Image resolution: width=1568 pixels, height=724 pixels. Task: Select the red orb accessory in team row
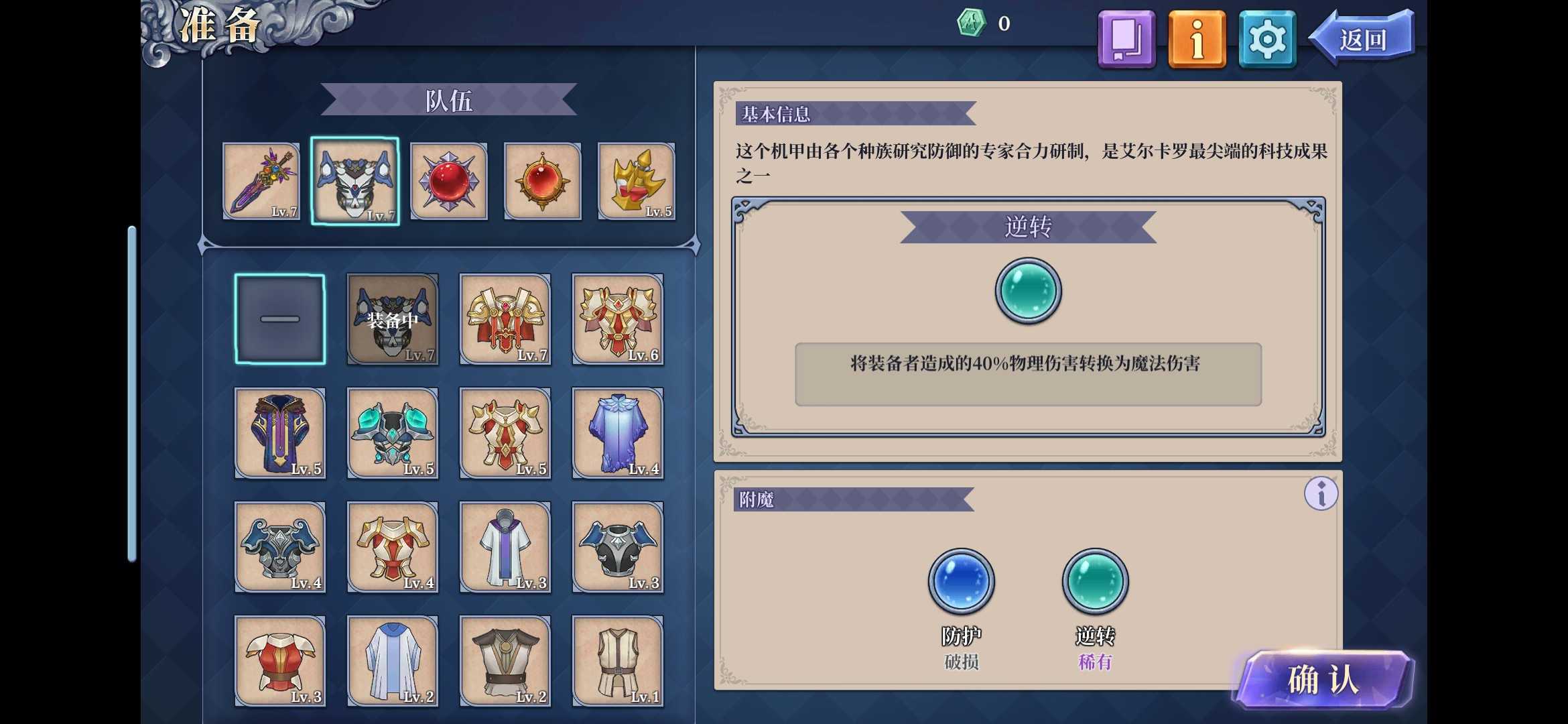(x=448, y=181)
